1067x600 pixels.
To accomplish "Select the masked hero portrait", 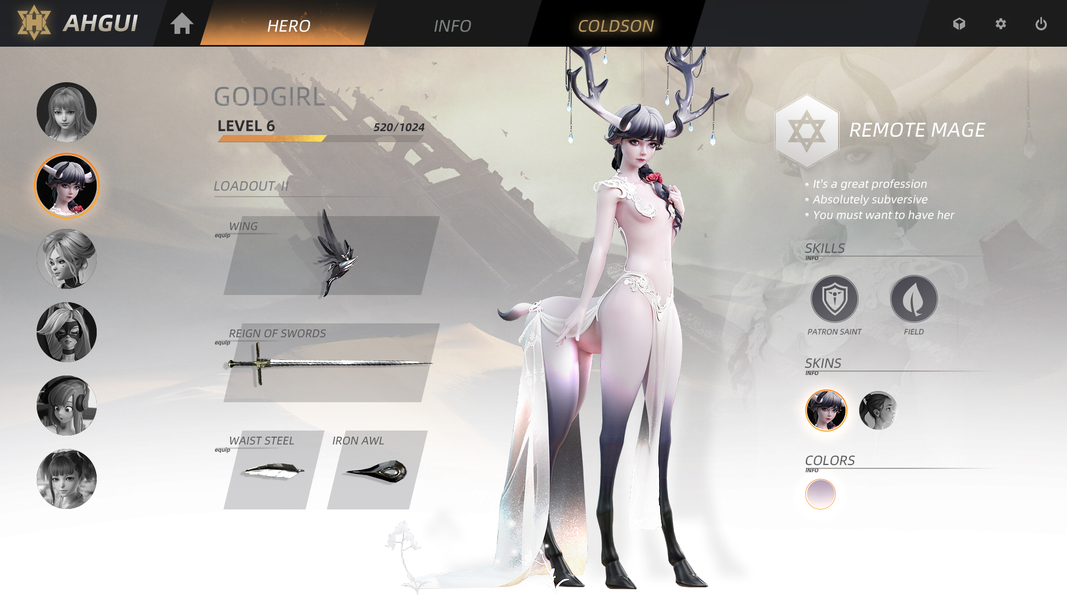I will pos(67,332).
